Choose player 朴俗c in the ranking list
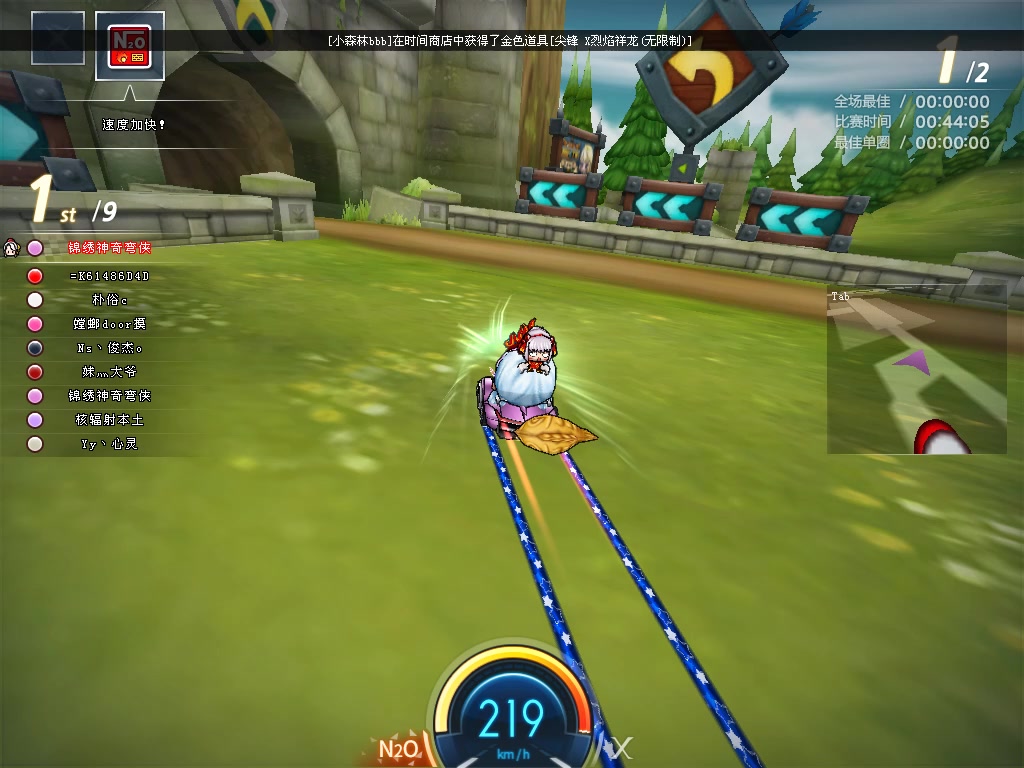The height and width of the screenshot is (768, 1024). (109, 300)
